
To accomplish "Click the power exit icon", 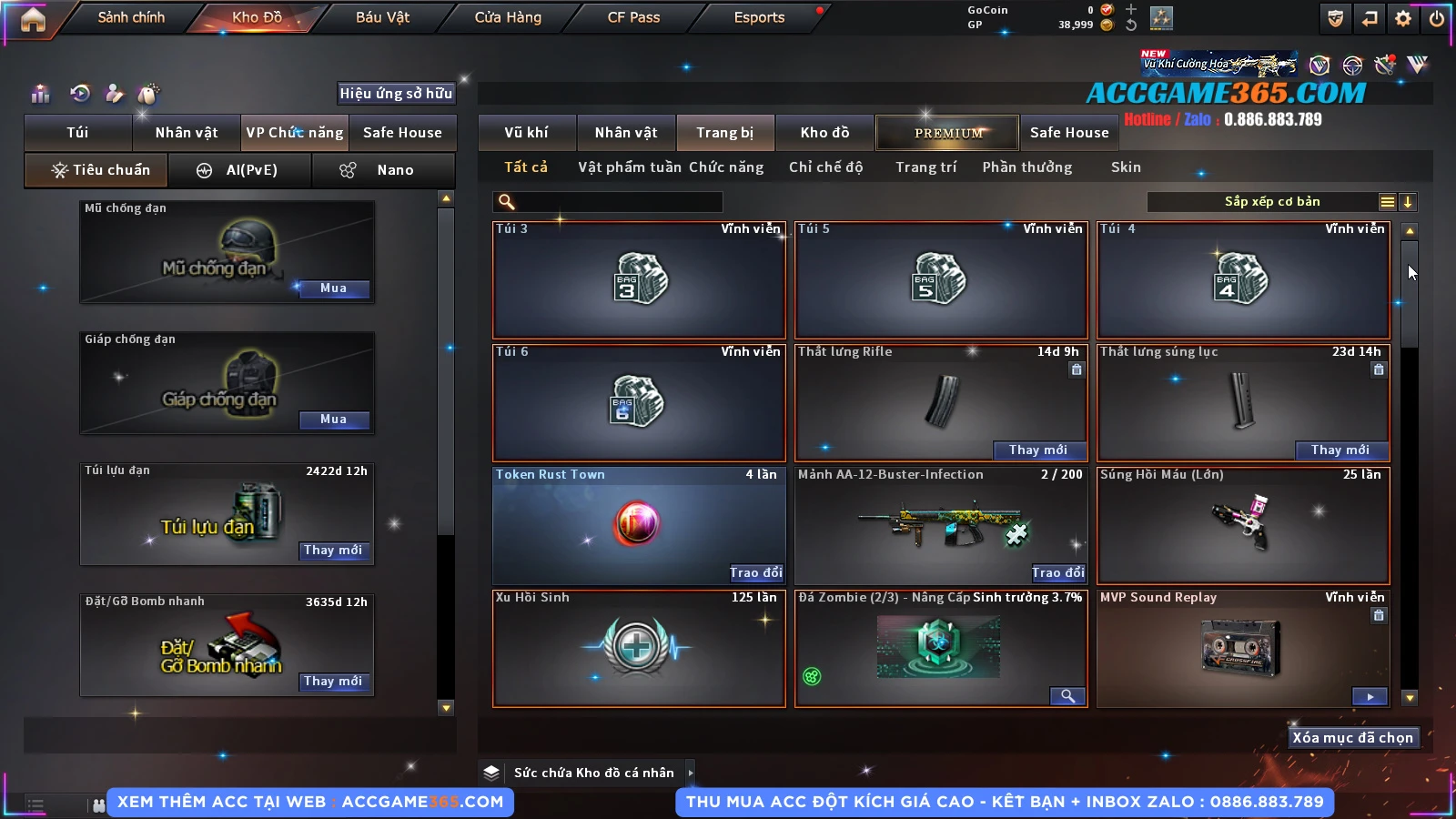I will click(1437, 18).
